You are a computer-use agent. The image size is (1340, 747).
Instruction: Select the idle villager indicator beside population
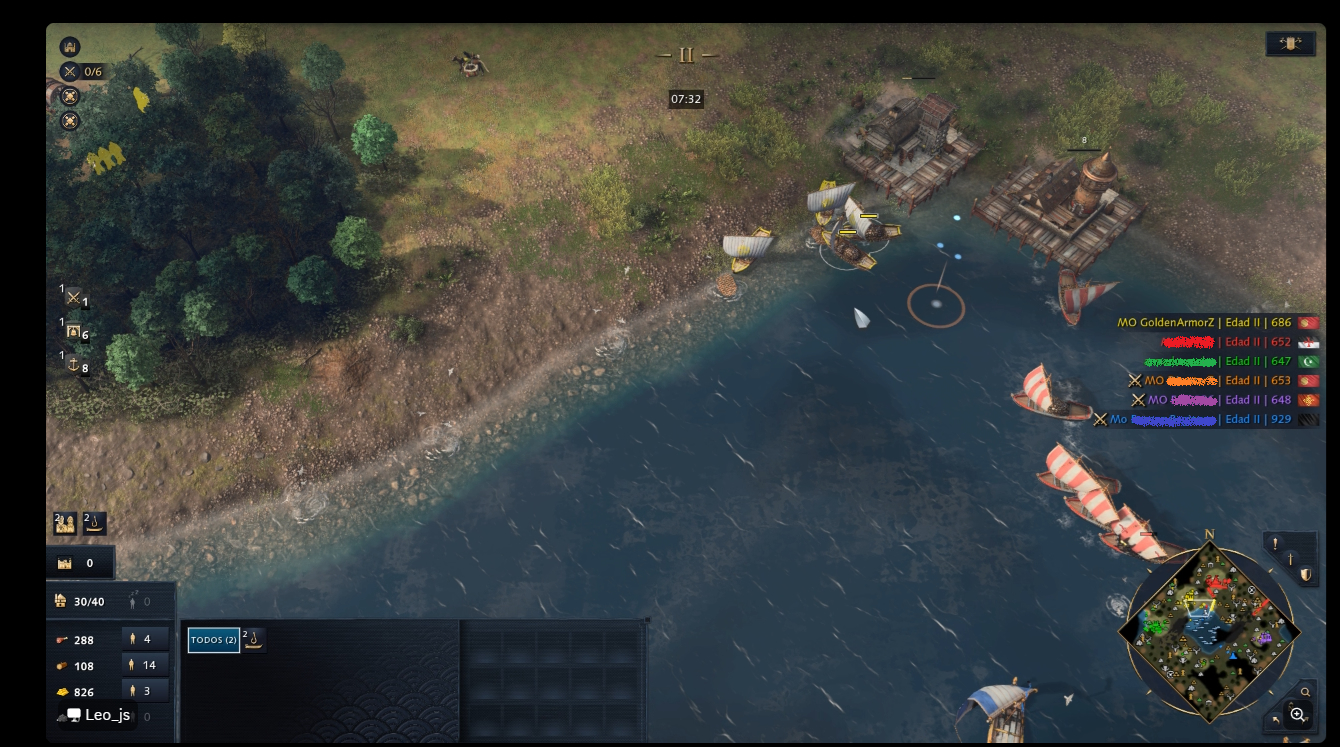click(x=139, y=601)
